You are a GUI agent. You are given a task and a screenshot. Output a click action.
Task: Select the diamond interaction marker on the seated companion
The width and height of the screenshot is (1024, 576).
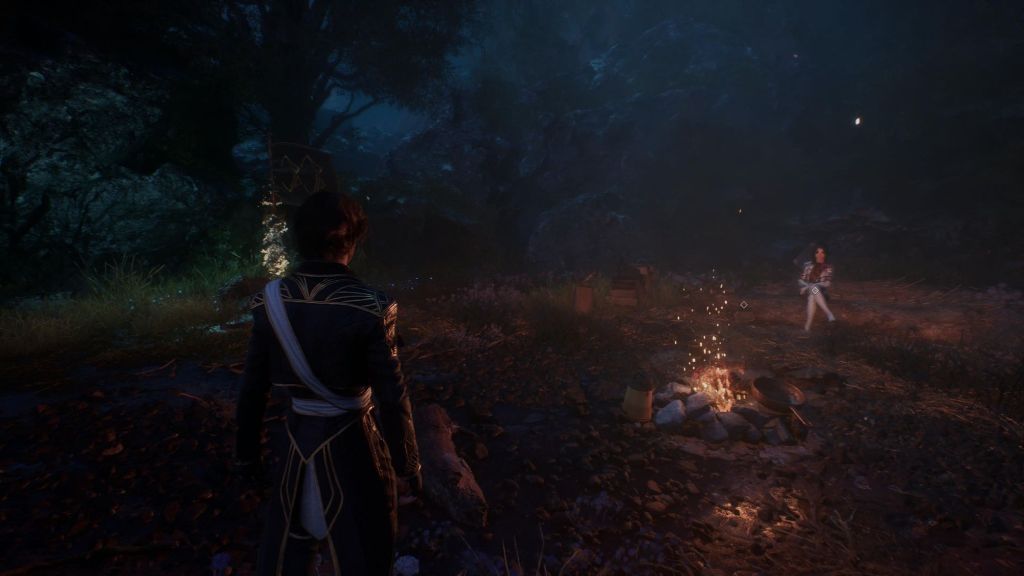point(815,290)
